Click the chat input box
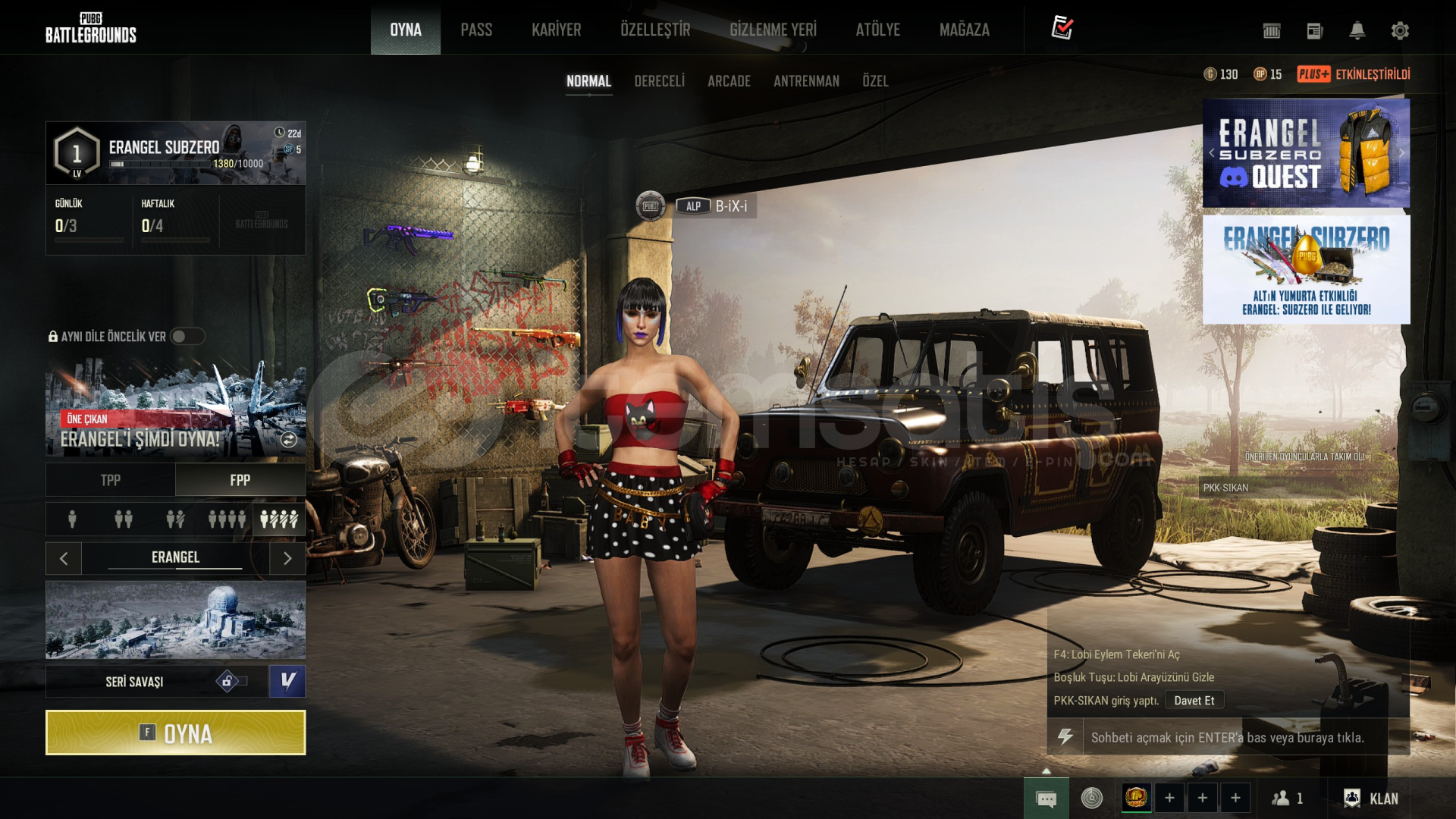1456x819 pixels. [1227, 737]
